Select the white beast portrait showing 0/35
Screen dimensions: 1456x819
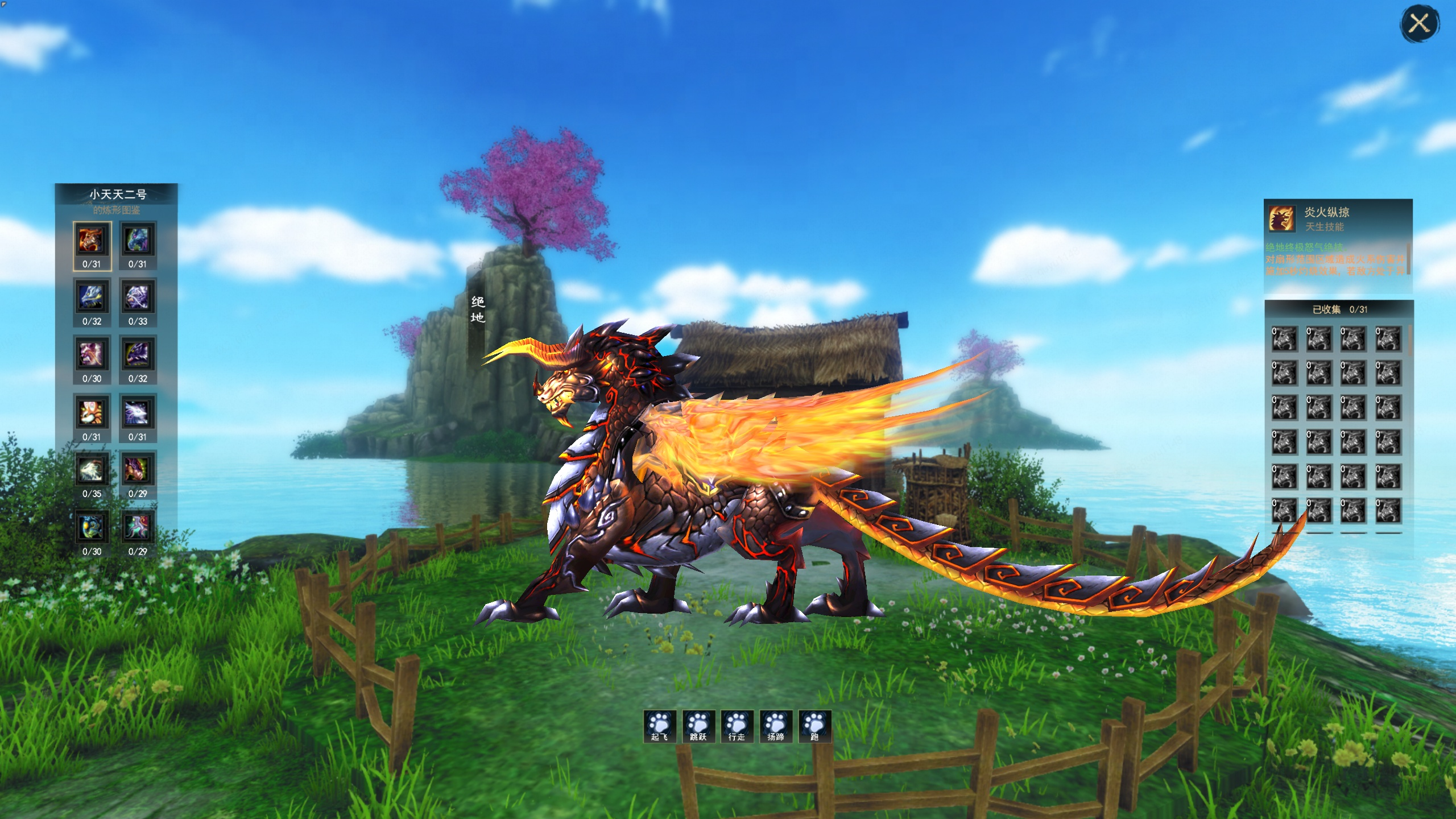(x=92, y=470)
